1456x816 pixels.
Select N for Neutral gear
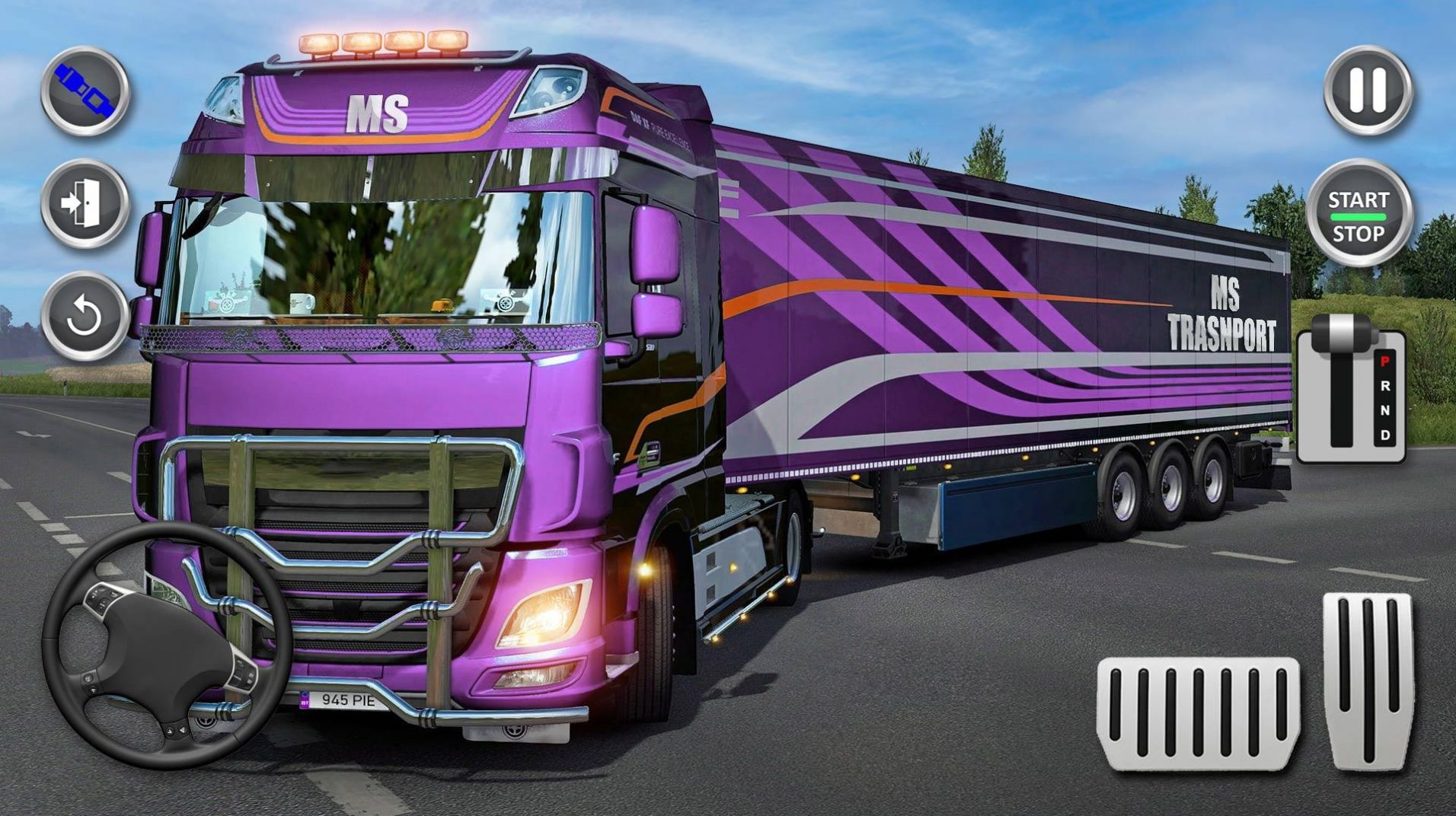[x=1384, y=410]
